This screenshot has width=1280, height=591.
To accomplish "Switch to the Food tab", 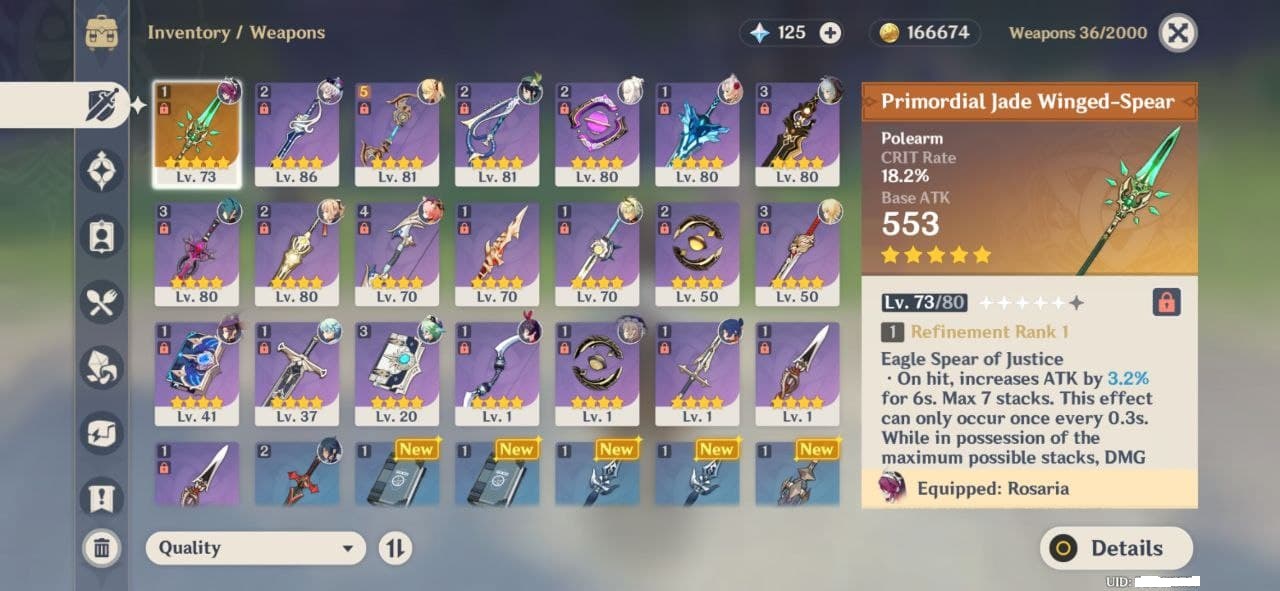I will click(102, 302).
